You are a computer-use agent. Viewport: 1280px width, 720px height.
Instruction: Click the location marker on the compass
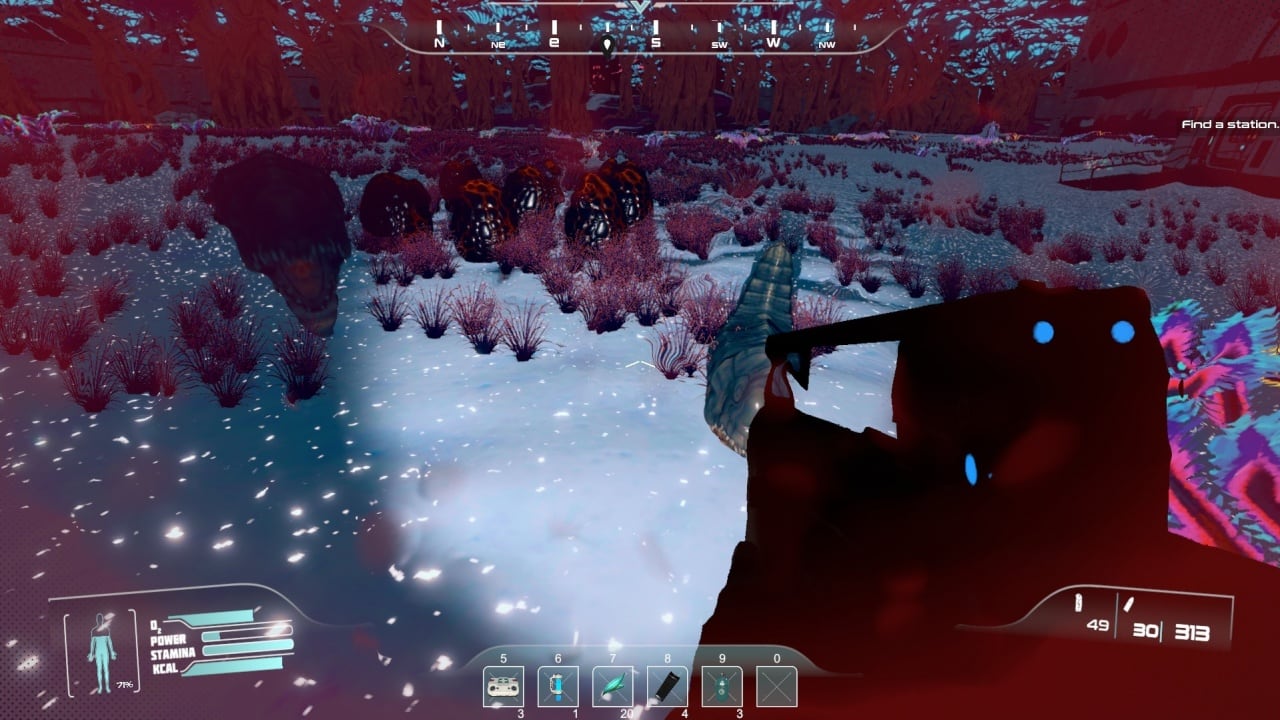pyautogui.click(x=606, y=44)
